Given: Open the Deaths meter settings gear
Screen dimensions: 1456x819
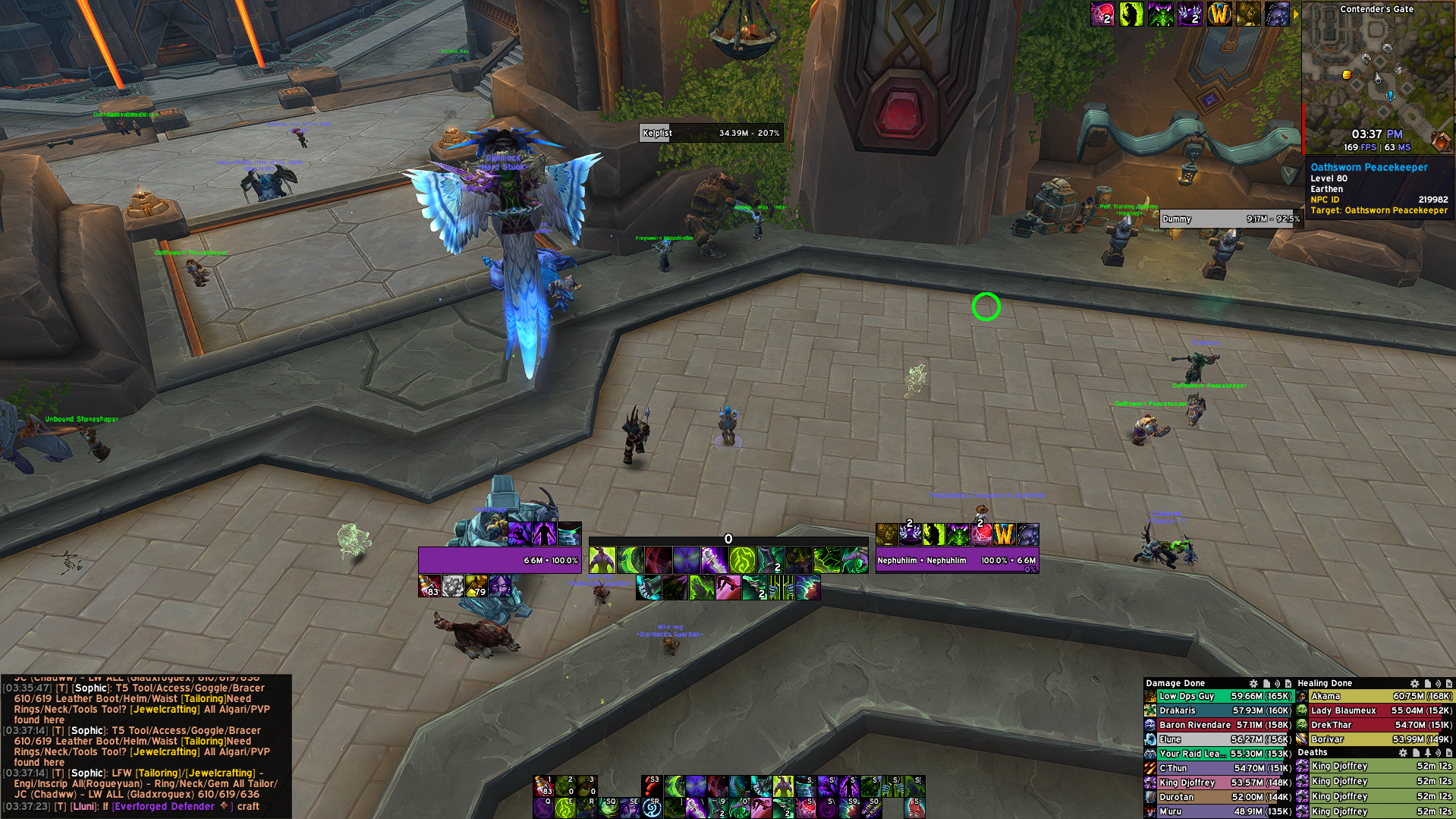Looking at the screenshot, I should point(1403,753).
